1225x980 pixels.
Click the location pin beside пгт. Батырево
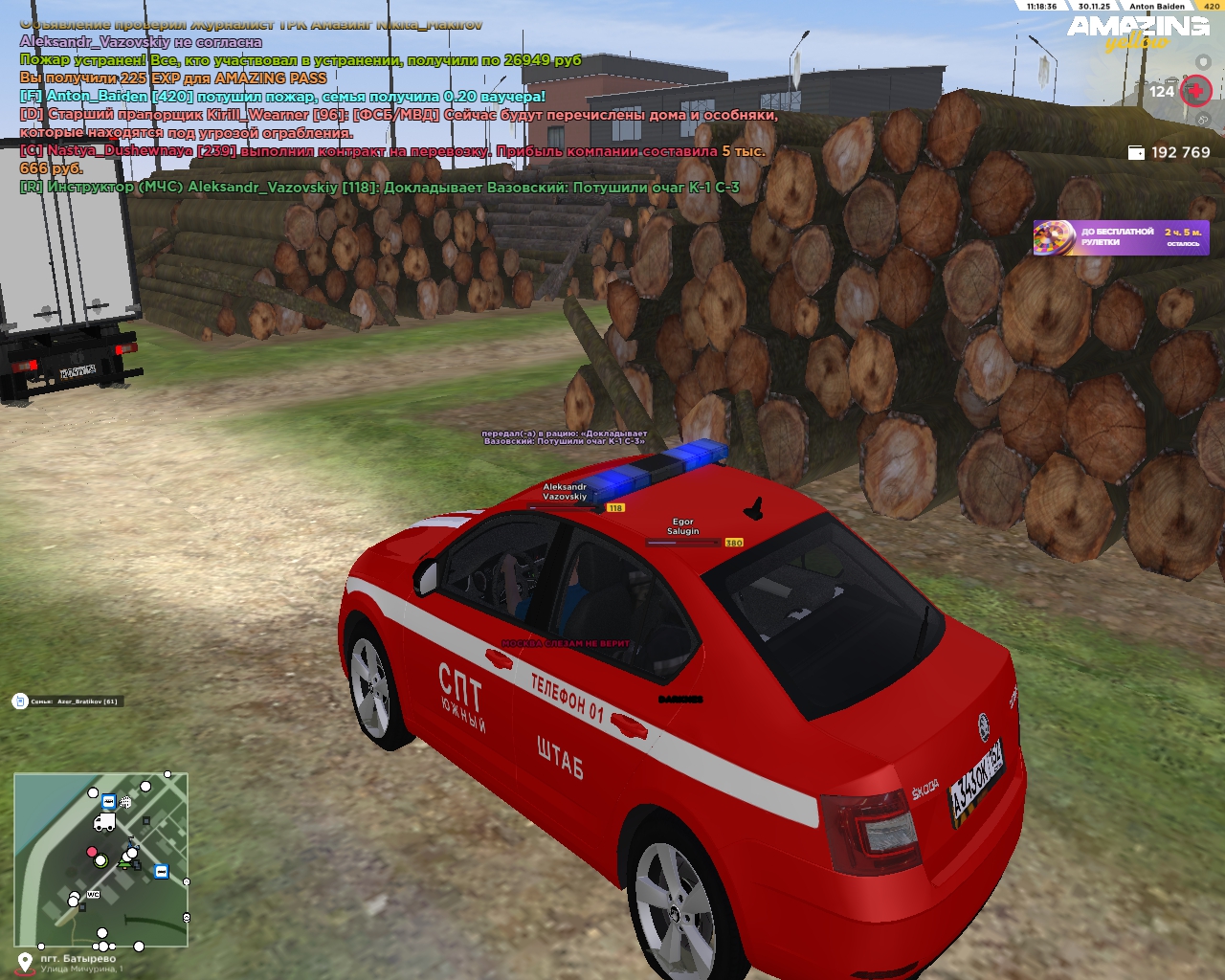[x=24, y=961]
